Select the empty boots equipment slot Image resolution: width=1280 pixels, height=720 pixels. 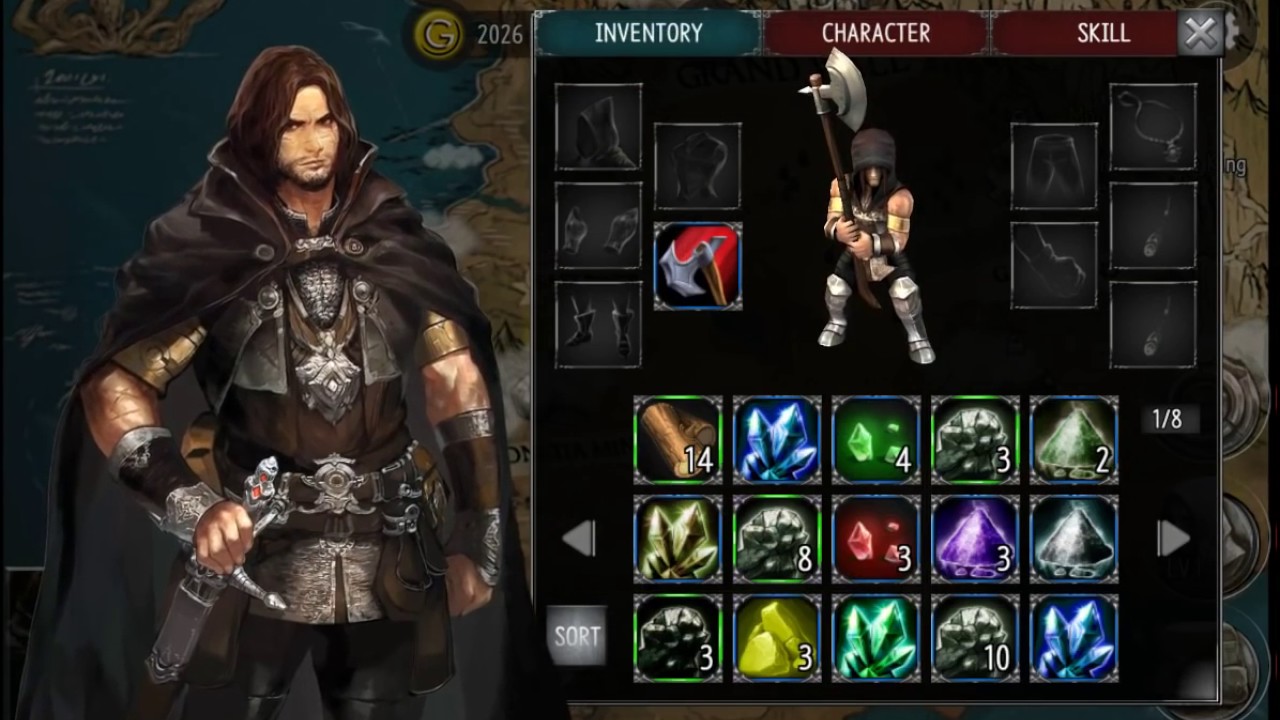point(599,324)
